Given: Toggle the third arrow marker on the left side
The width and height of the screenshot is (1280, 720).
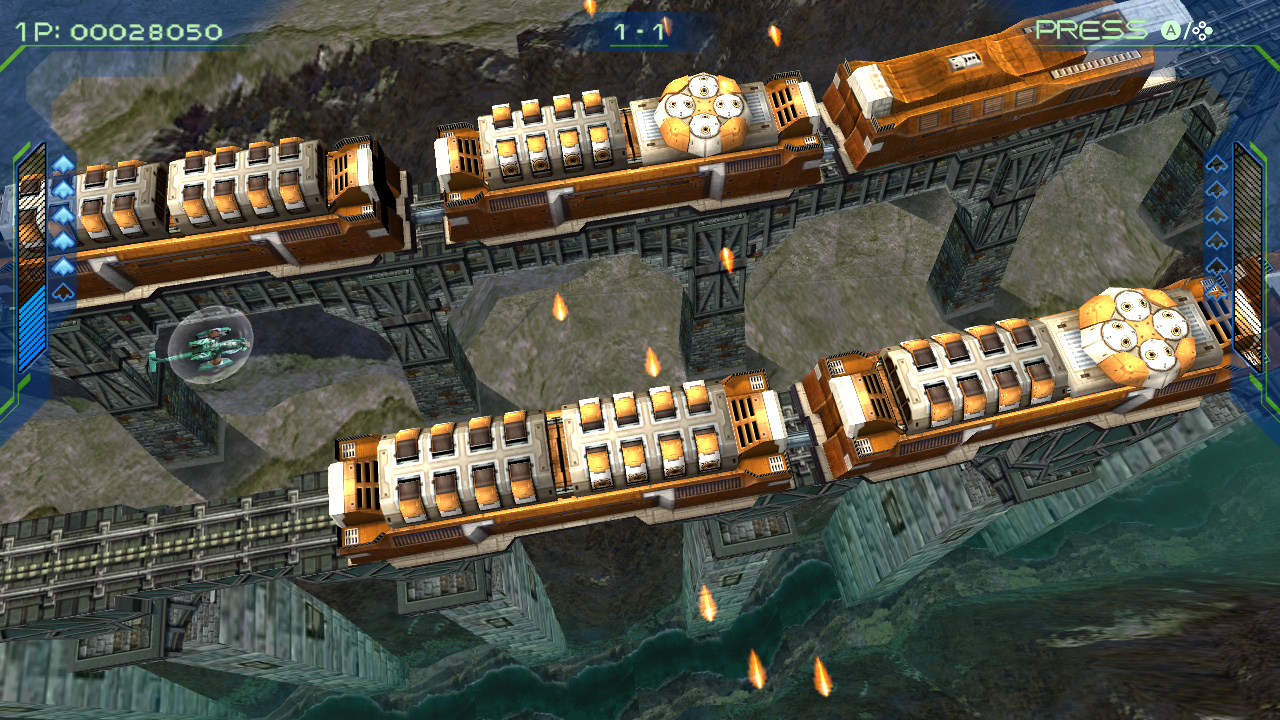Looking at the screenshot, I should 61,214.
